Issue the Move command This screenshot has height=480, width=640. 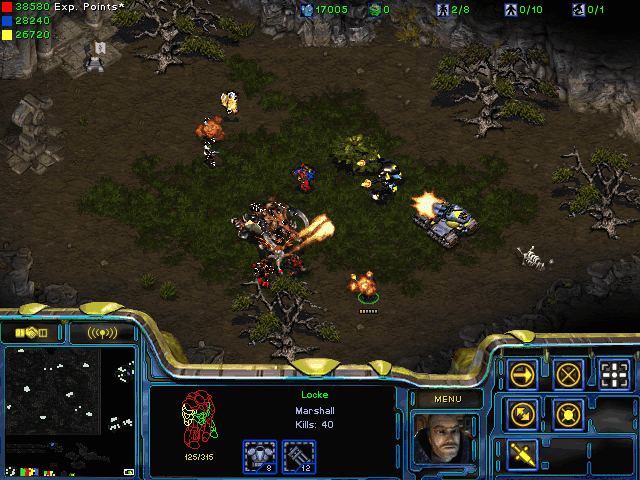[x=523, y=374]
